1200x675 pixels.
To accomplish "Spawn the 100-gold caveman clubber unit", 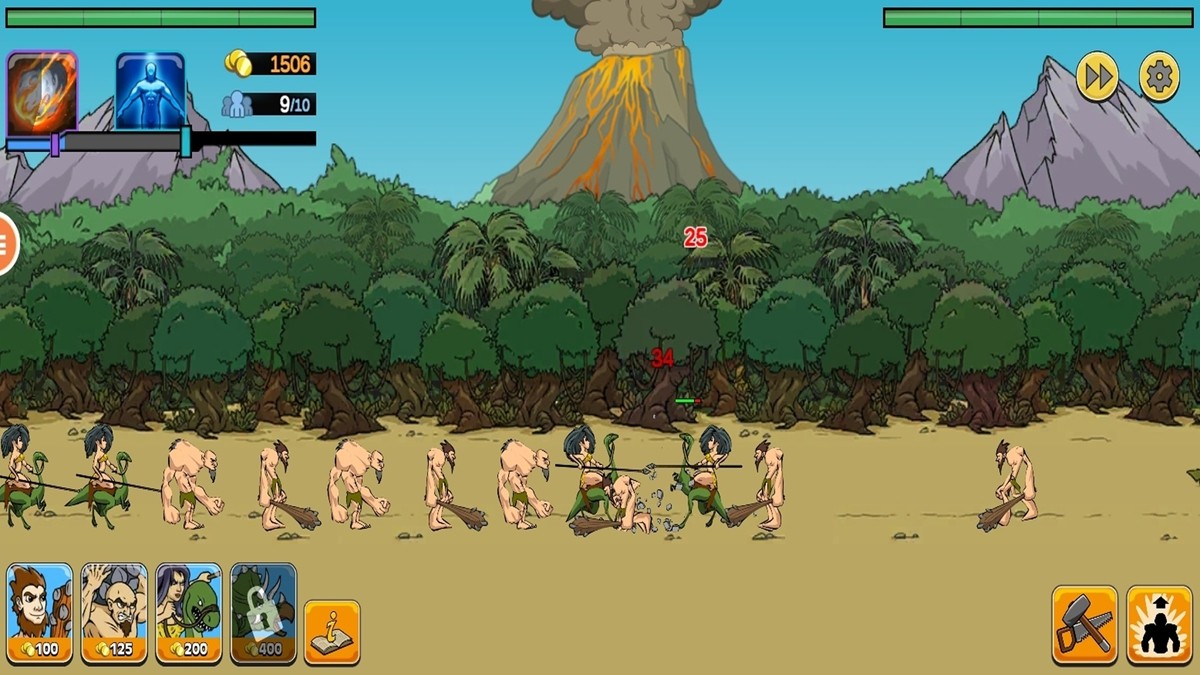I will 40,612.
